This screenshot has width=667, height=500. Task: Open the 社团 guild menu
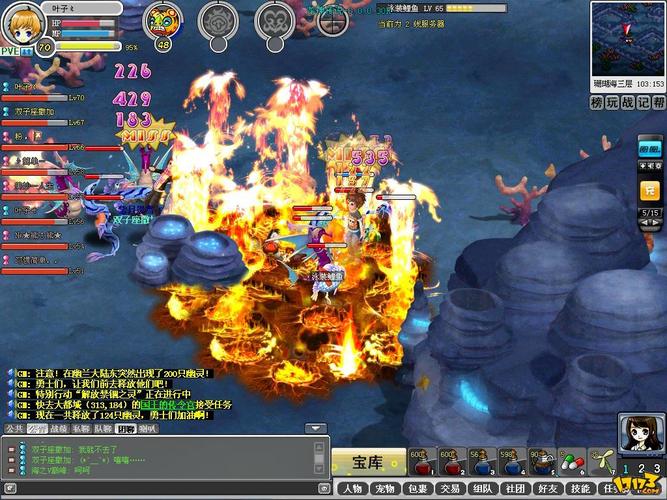coord(515,489)
